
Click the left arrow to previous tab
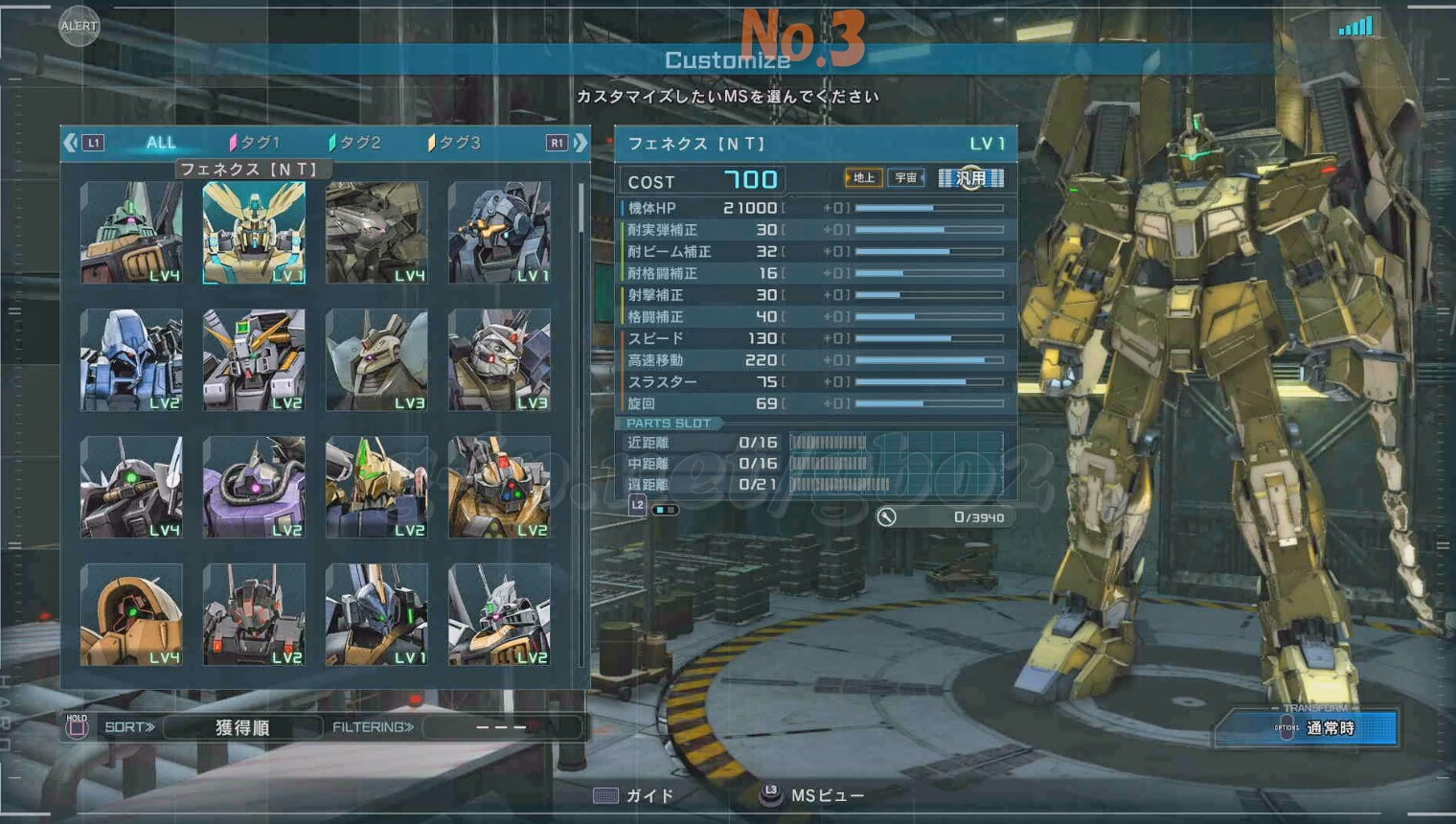point(70,143)
